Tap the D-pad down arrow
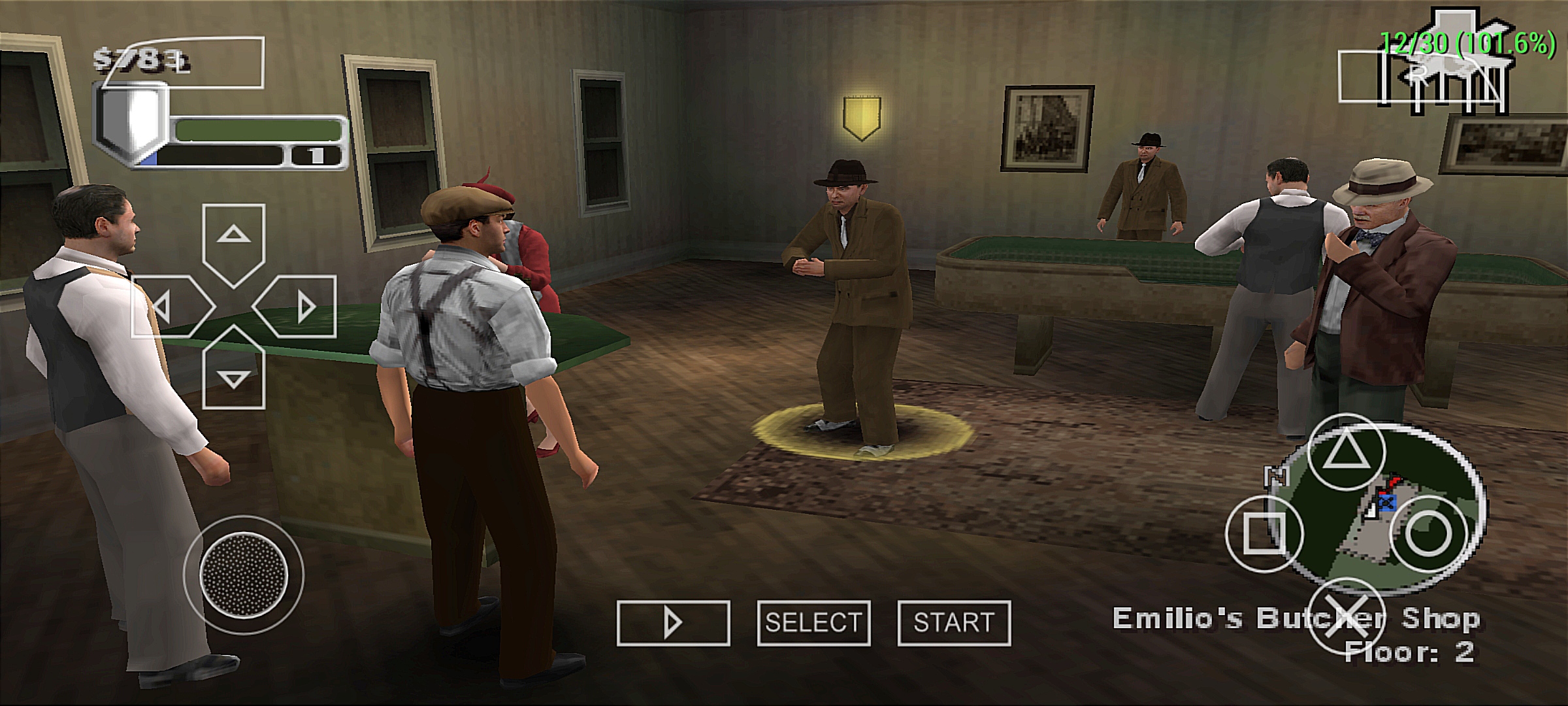Viewport: 1568px width, 706px height. [233, 371]
